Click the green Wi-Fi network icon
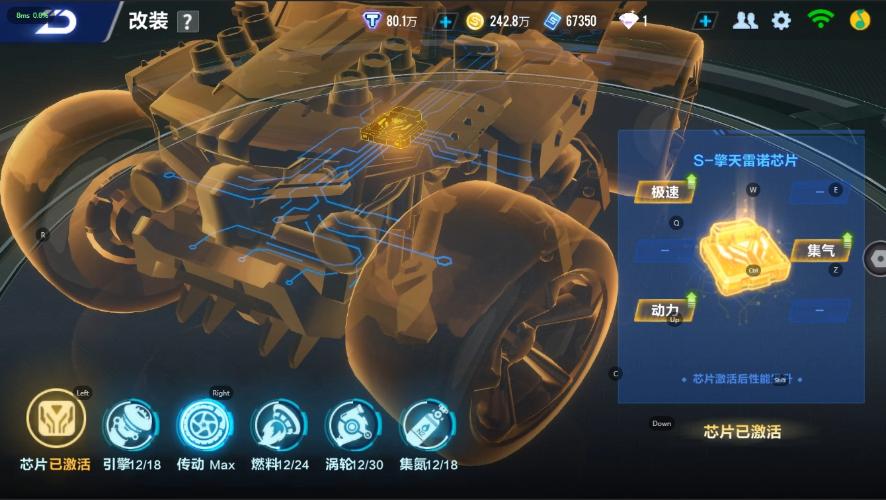Viewport: 886px width, 500px height. coord(820,20)
